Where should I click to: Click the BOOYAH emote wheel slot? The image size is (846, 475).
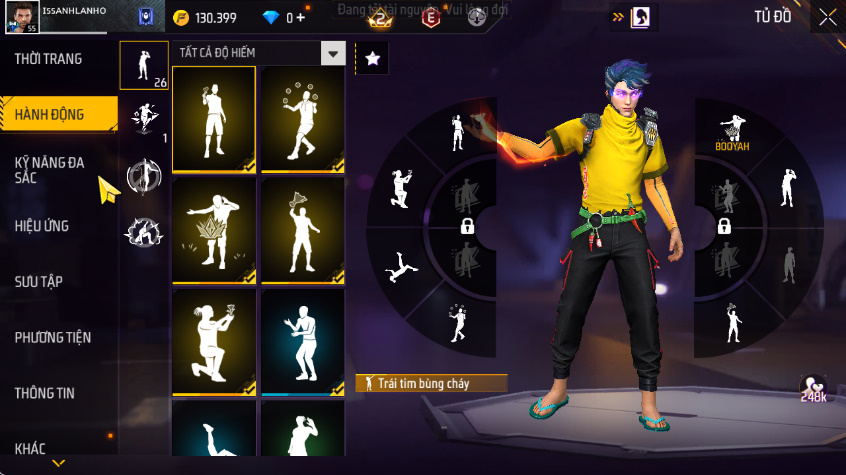tap(733, 130)
